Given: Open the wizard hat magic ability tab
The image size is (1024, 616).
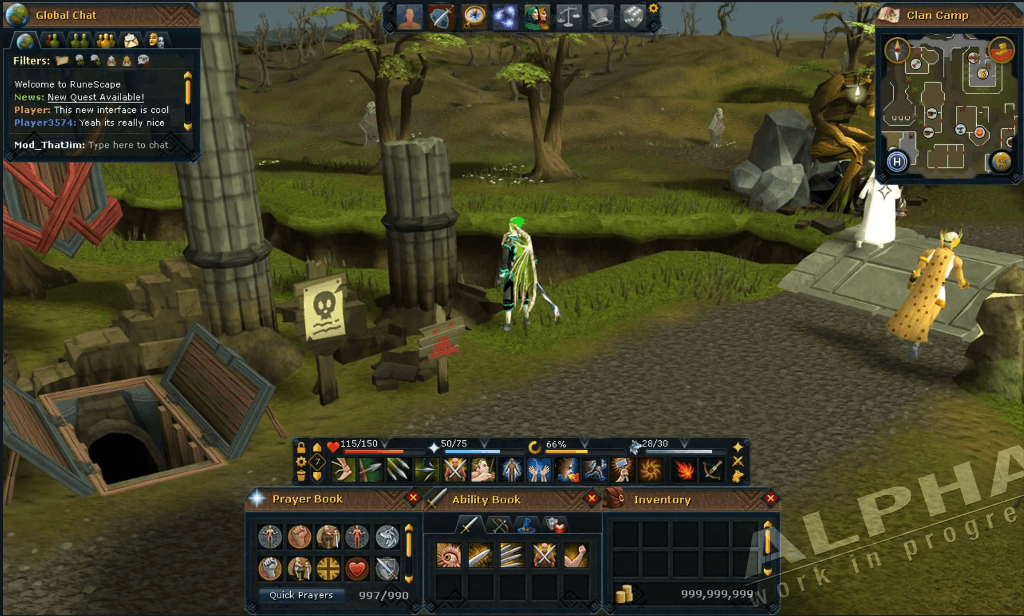Looking at the screenshot, I should pyautogui.click(x=526, y=526).
